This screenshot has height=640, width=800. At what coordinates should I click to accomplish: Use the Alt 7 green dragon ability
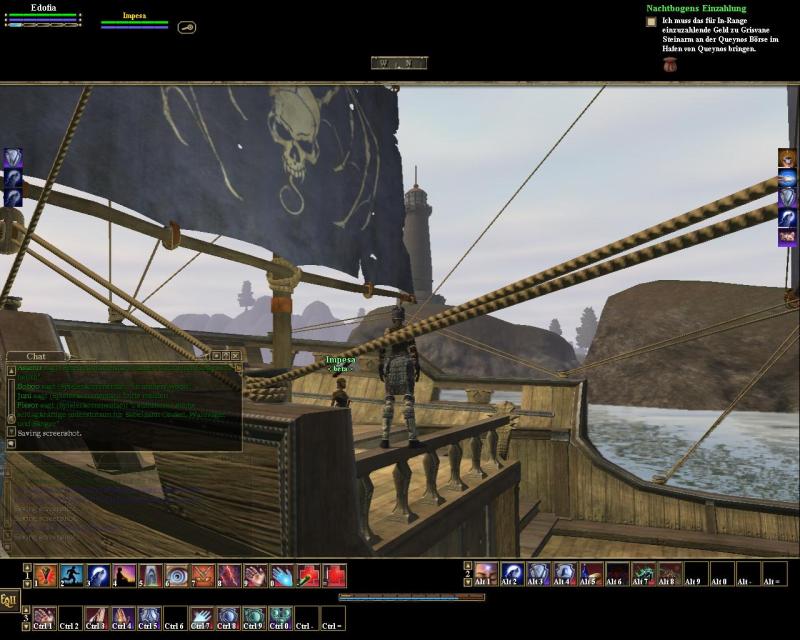point(643,574)
